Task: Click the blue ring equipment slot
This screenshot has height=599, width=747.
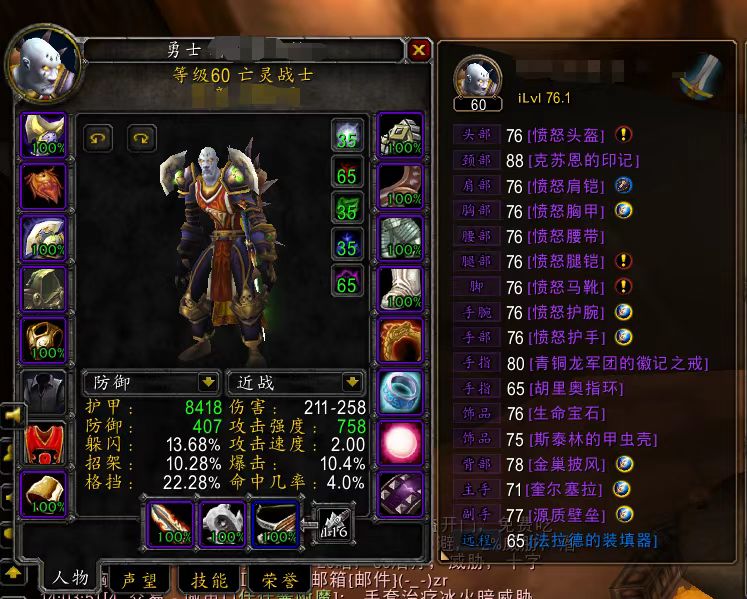Action: pos(400,391)
